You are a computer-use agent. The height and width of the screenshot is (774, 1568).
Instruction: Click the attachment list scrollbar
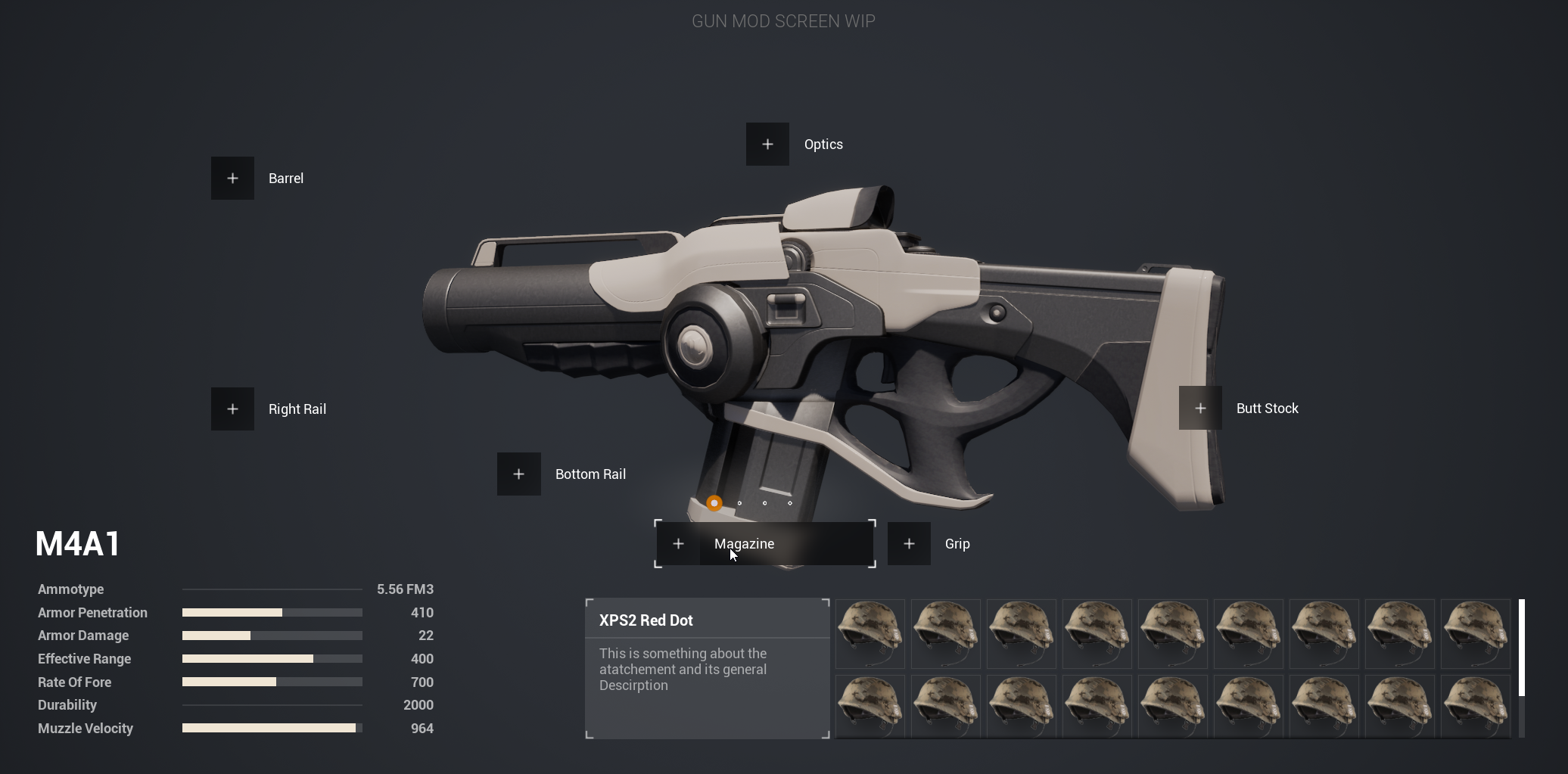(1521, 648)
